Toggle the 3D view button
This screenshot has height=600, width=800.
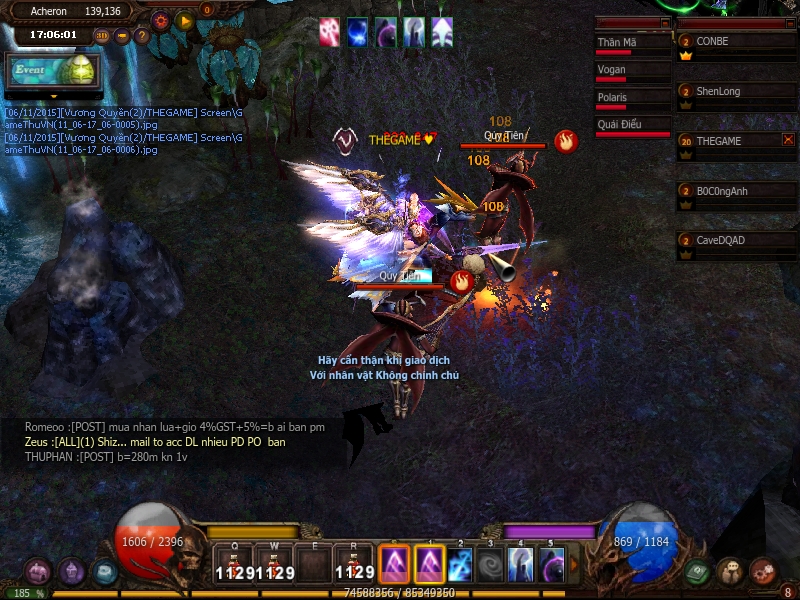pos(102,36)
